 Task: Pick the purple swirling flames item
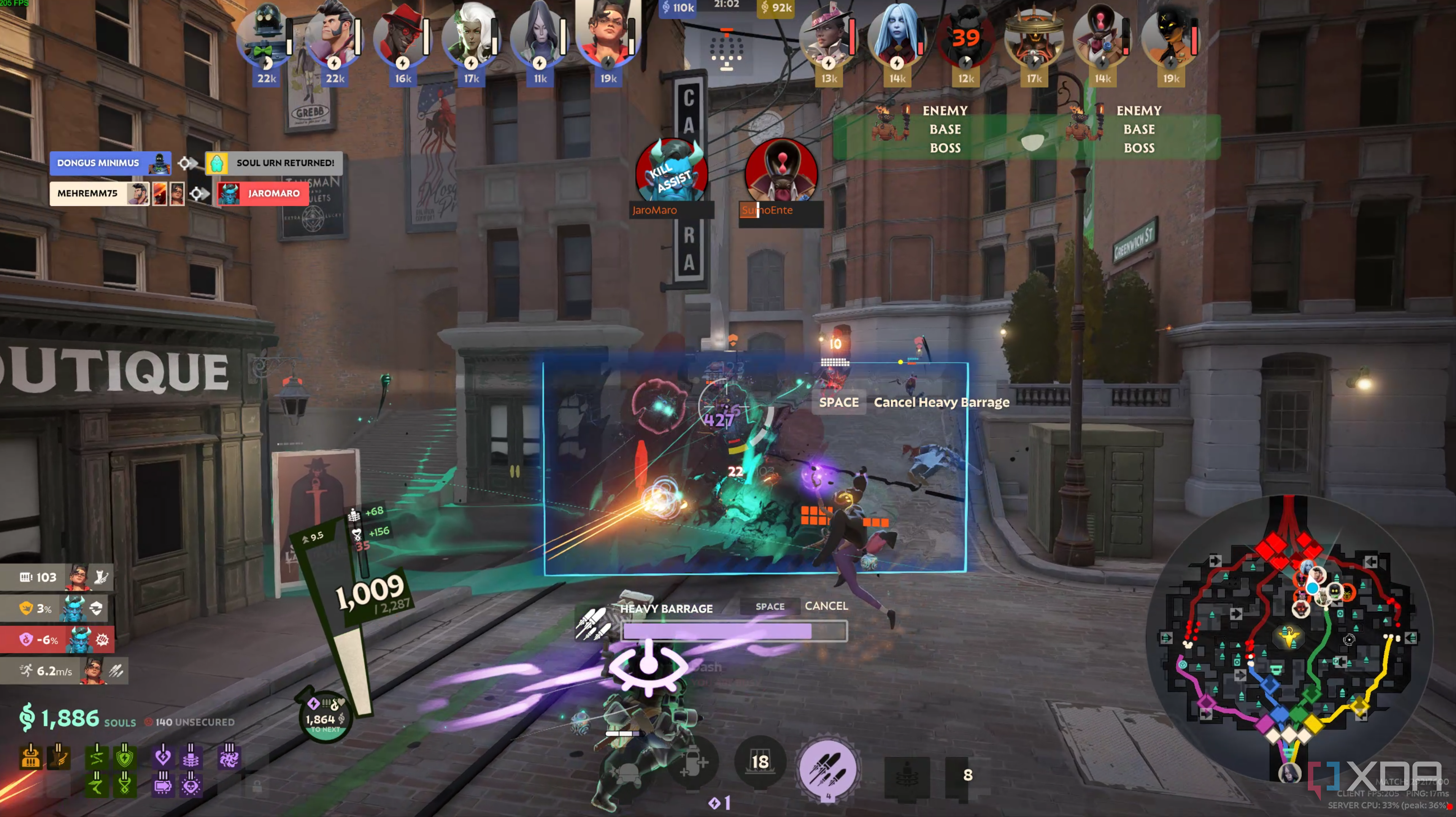pyautogui.click(x=229, y=757)
